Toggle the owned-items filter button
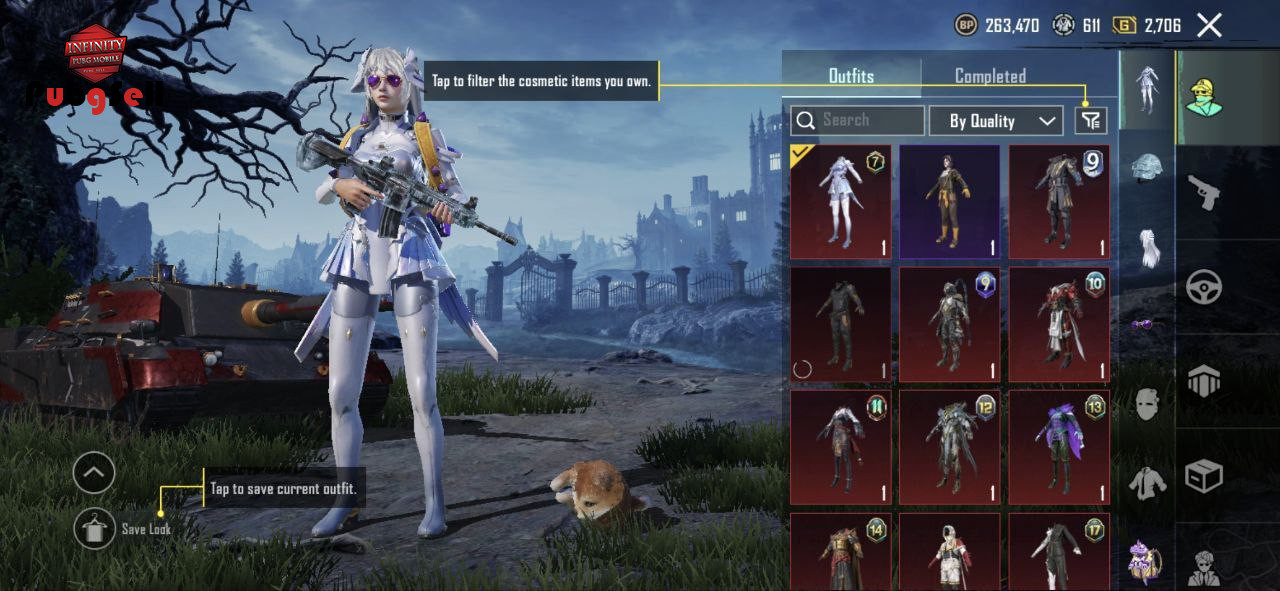 [x=1091, y=121]
